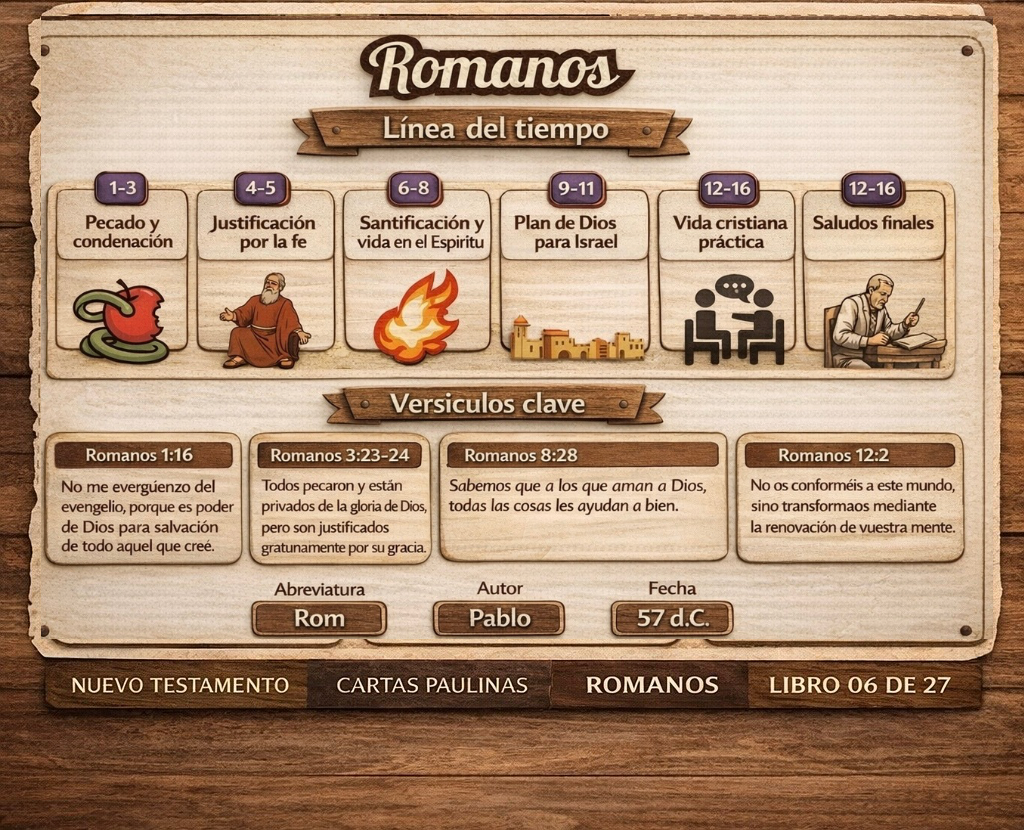Select the Pecado y condenación card
This screenshot has width=1024, height=830.
point(122,270)
